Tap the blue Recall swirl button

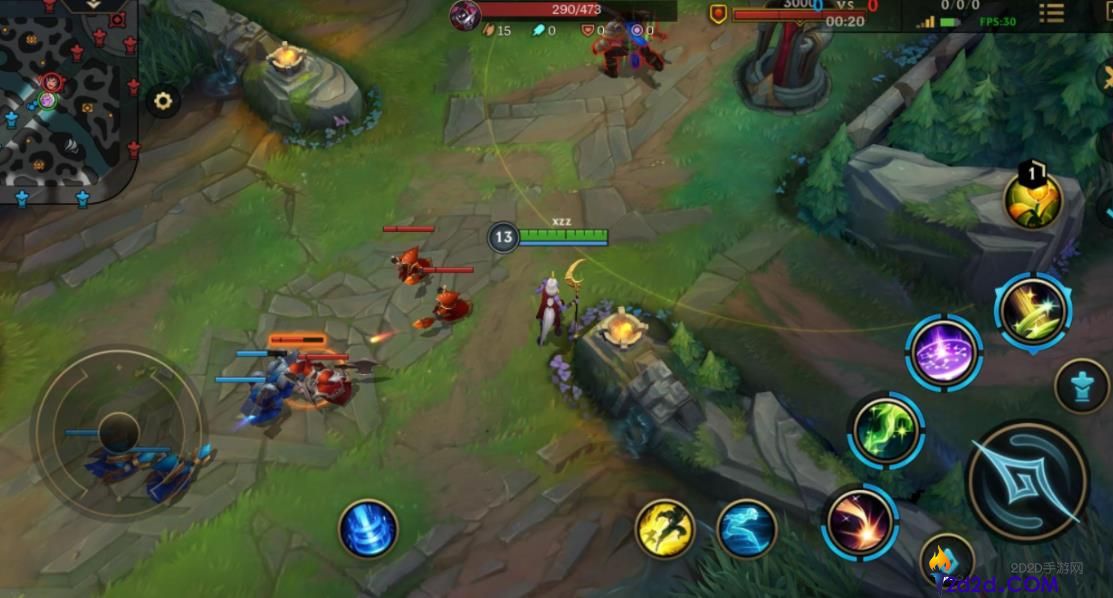click(x=368, y=529)
